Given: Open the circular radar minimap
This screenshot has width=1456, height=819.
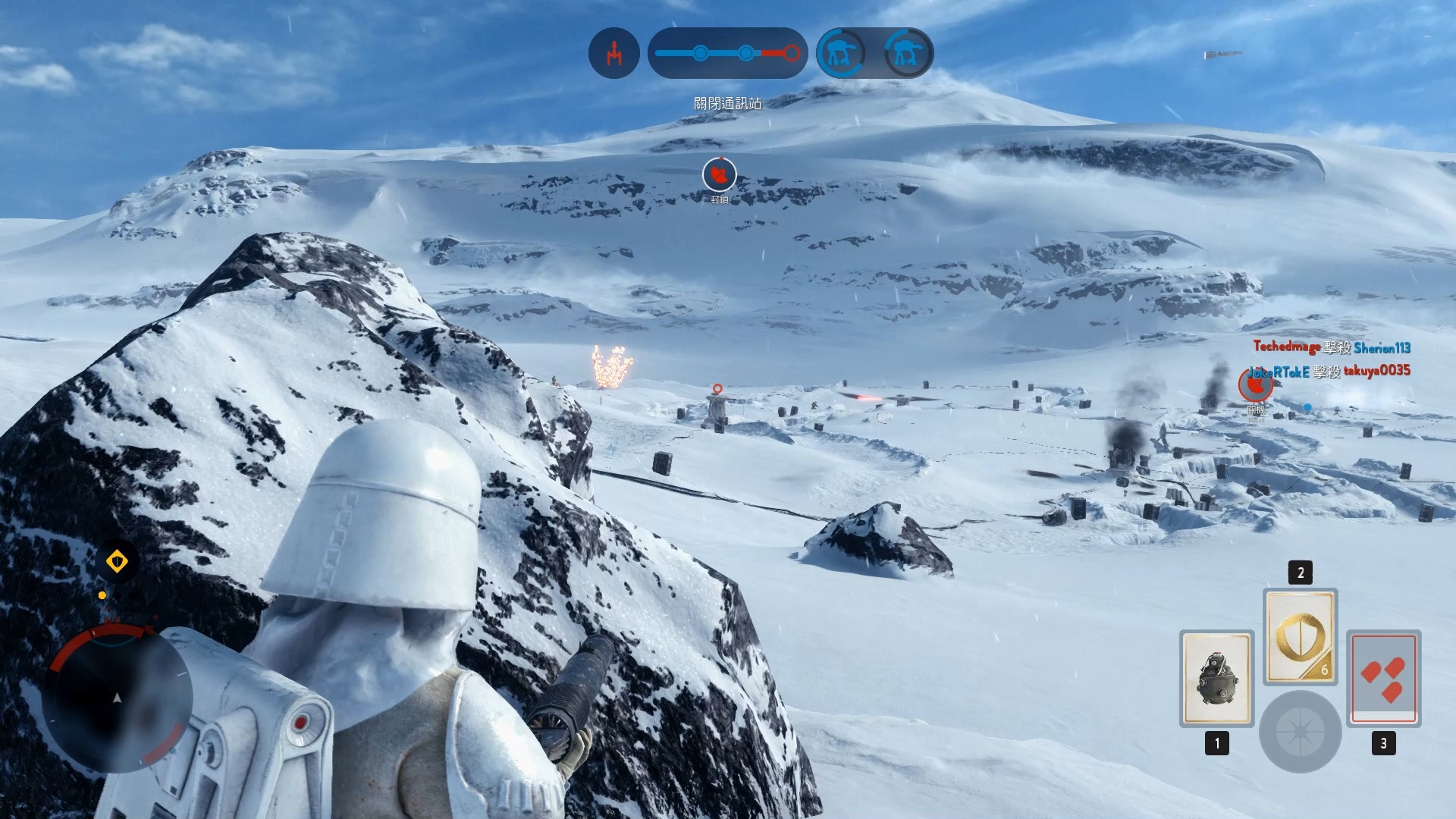Looking at the screenshot, I should point(118,698).
